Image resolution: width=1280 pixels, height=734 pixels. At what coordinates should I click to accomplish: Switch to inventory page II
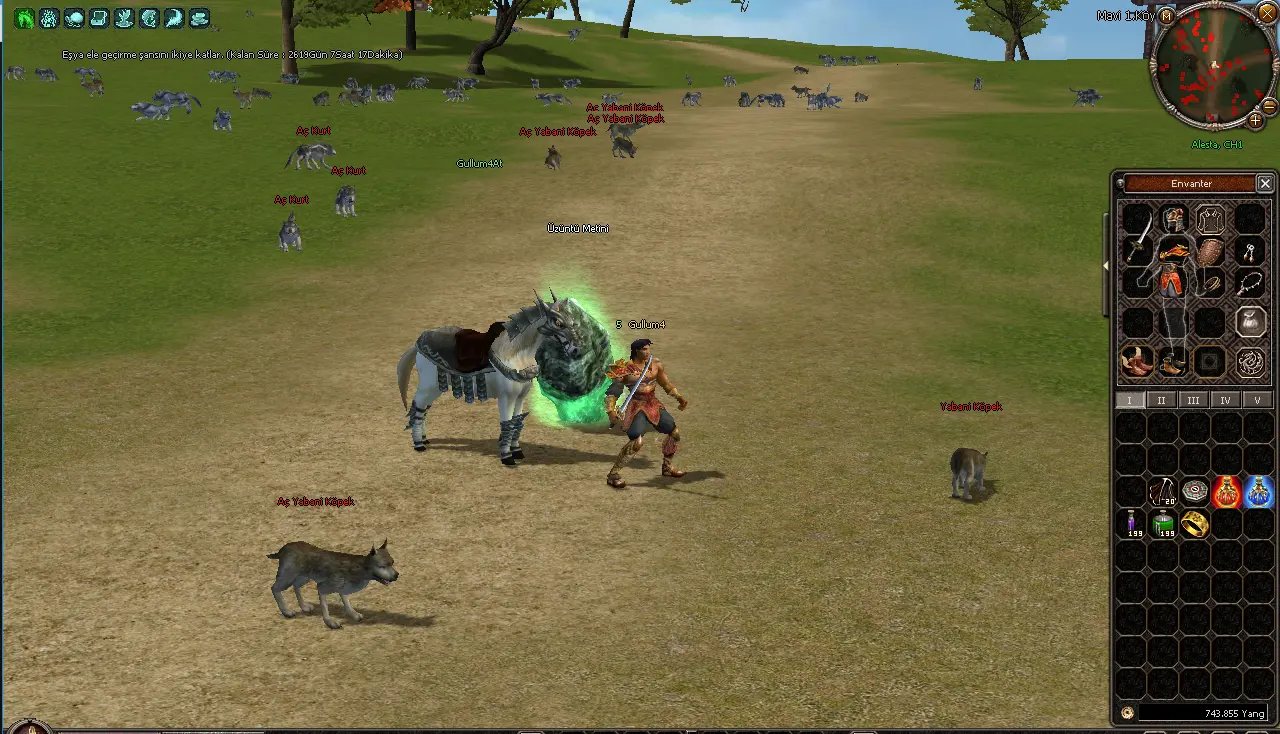(1161, 400)
